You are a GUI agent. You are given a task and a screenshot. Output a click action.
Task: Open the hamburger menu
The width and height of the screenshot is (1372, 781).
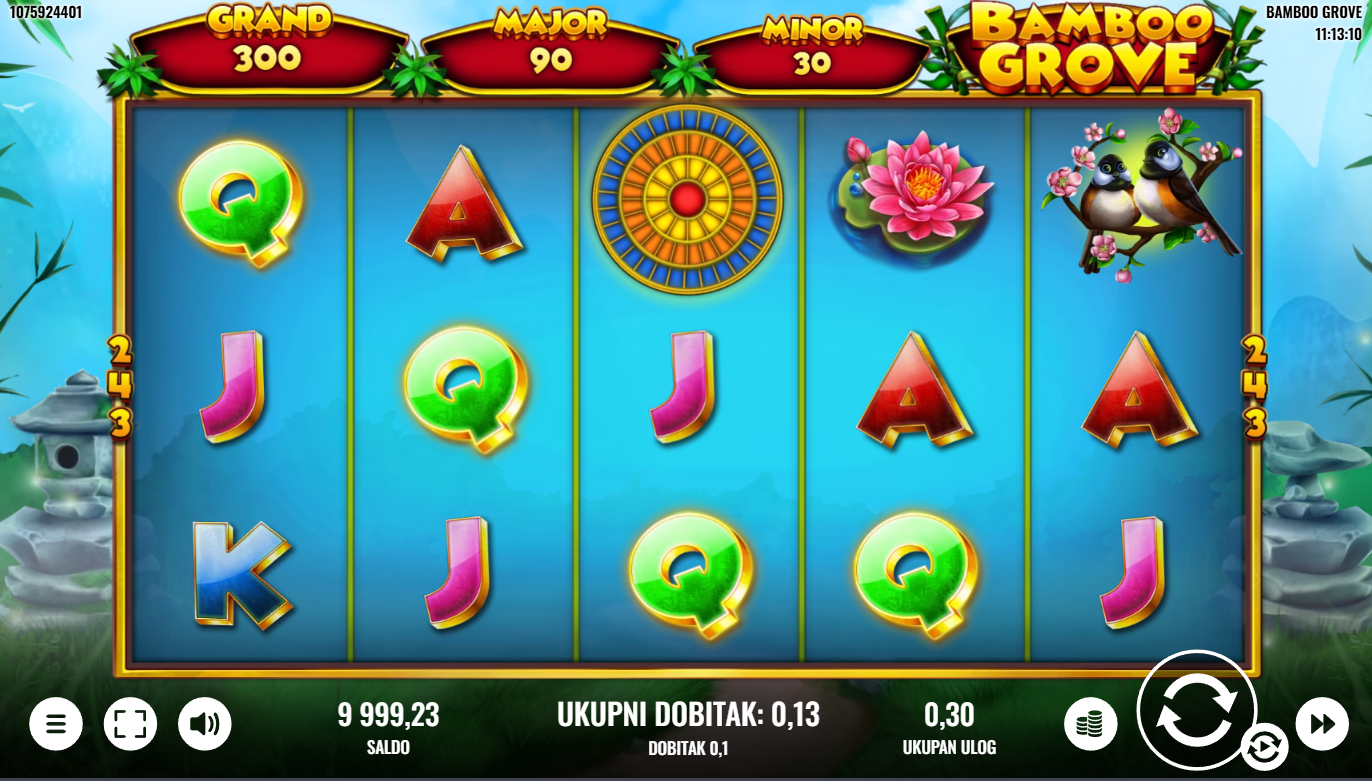click(x=56, y=724)
